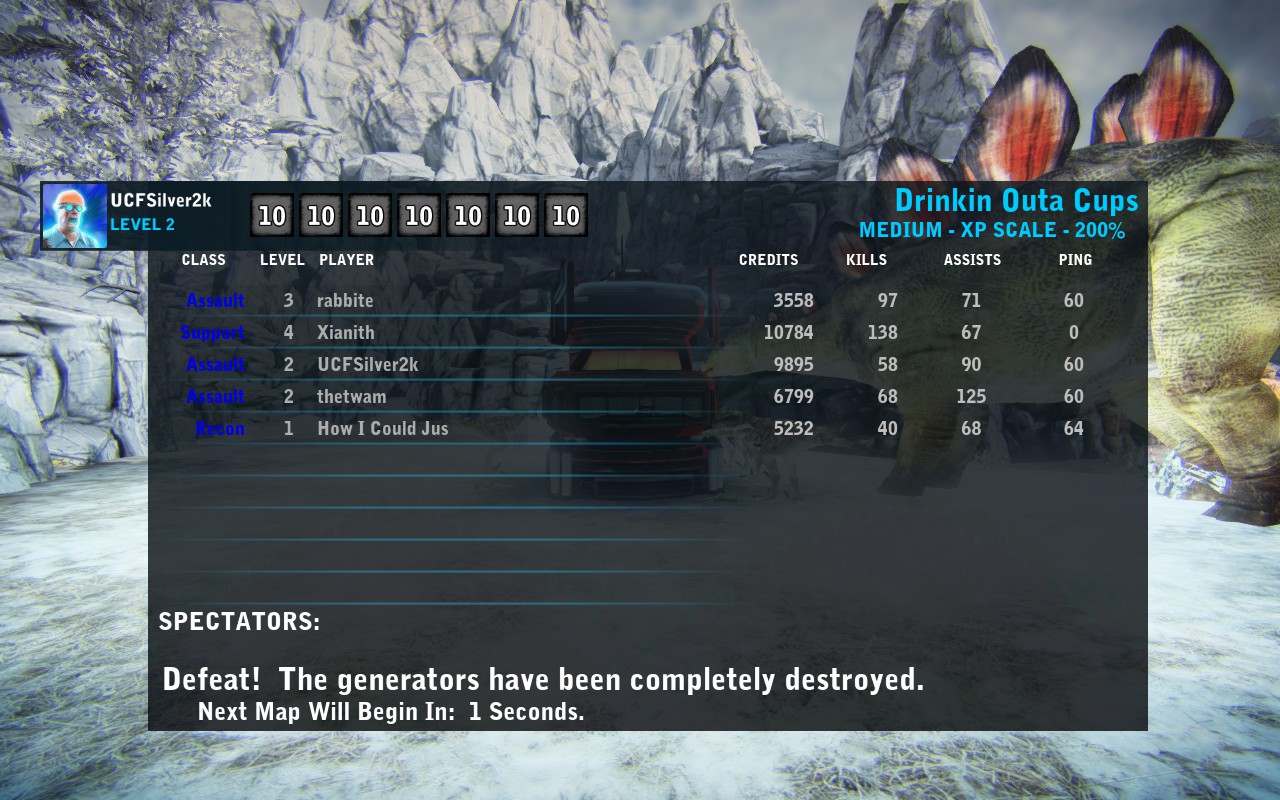Screen dimensions: 1280x800
Task: Select UCFSilver2k's Assault row in the player list
Action: 367,365
